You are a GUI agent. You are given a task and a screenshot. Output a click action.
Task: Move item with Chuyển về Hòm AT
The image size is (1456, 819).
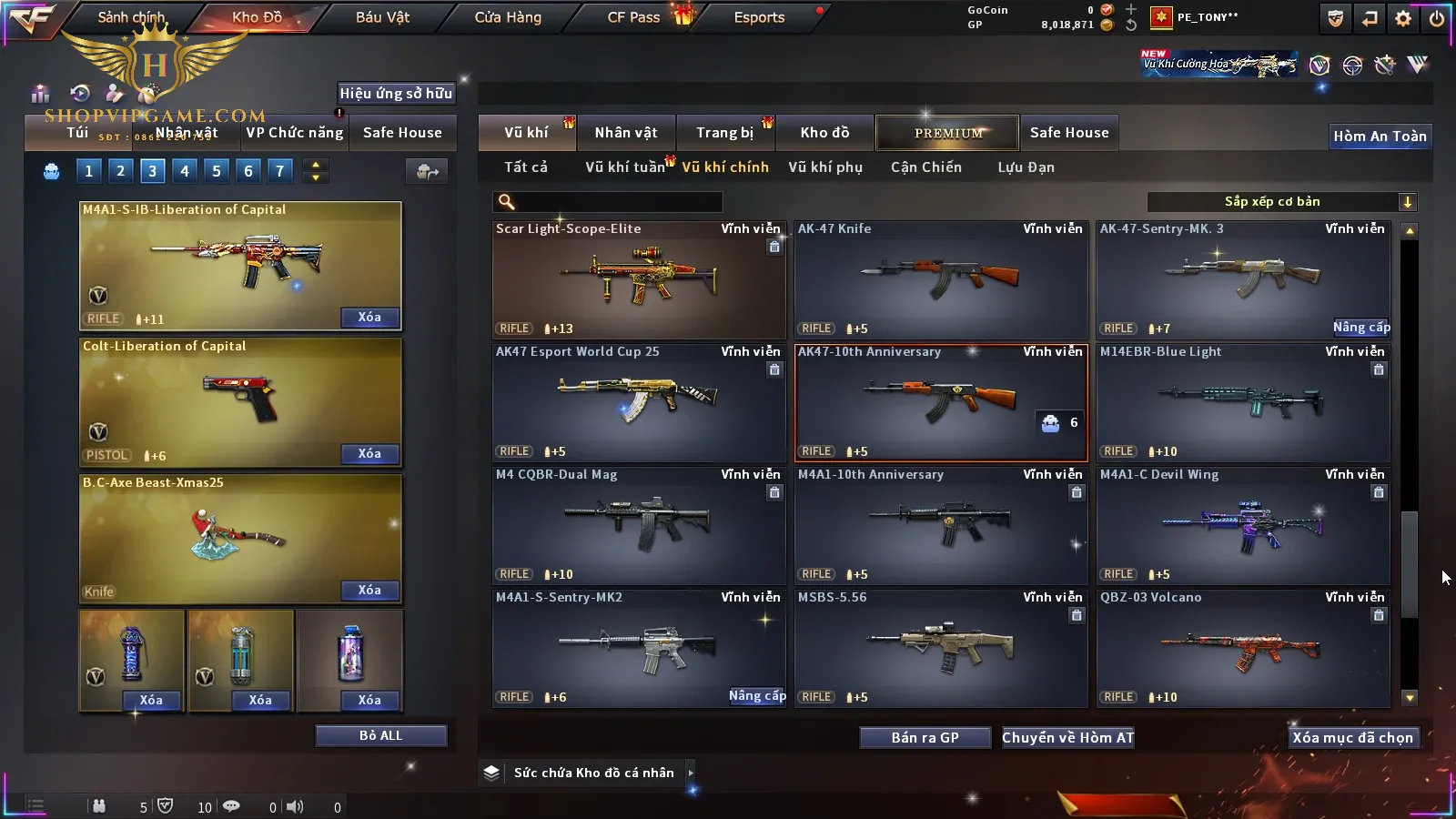[x=1067, y=738]
